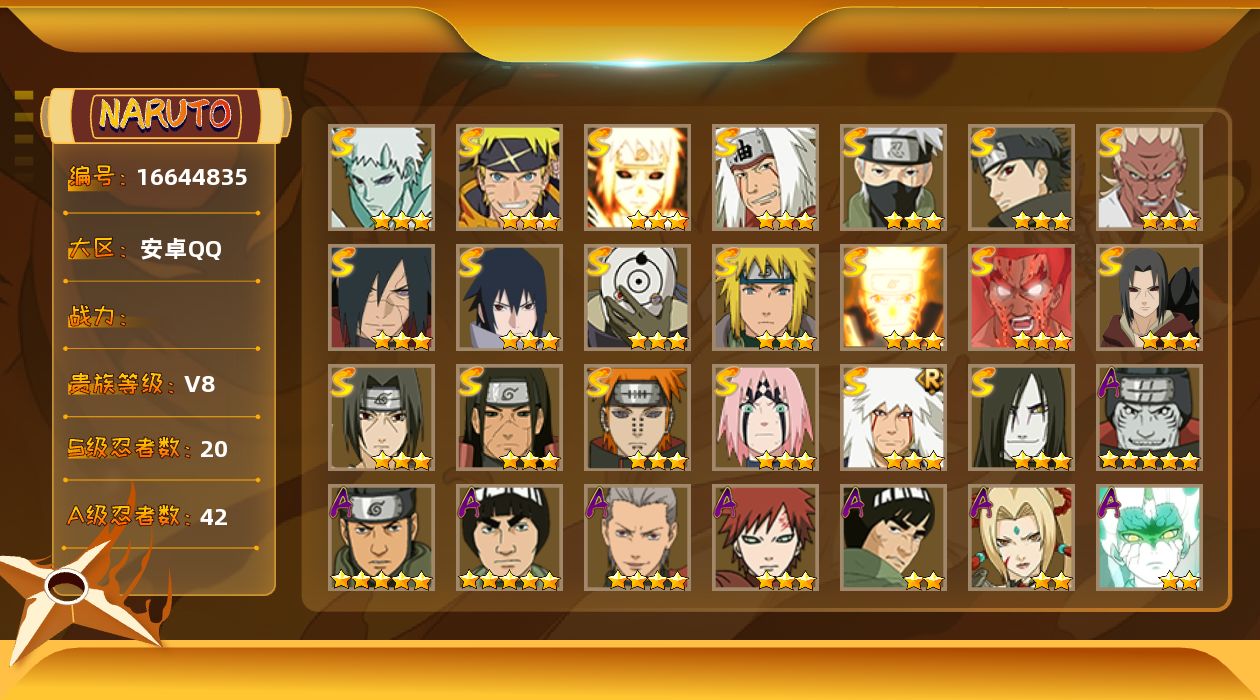Choose the red-haired Gaara portrait
Image resolution: width=1260 pixels, height=700 pixels.
click(x=765, y=537)
